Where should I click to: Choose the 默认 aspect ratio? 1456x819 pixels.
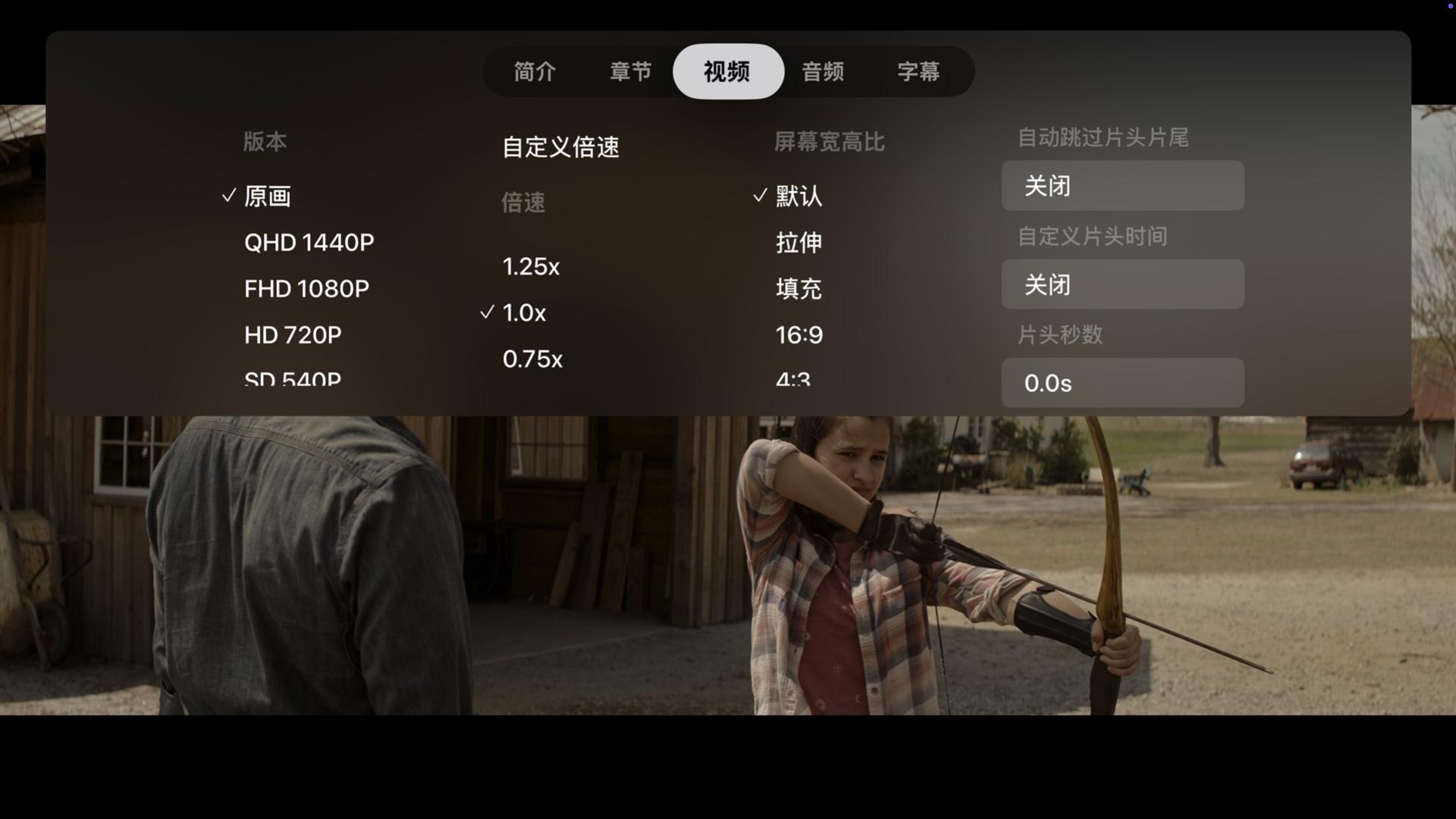pyautogui.click(x=799, y=196)
